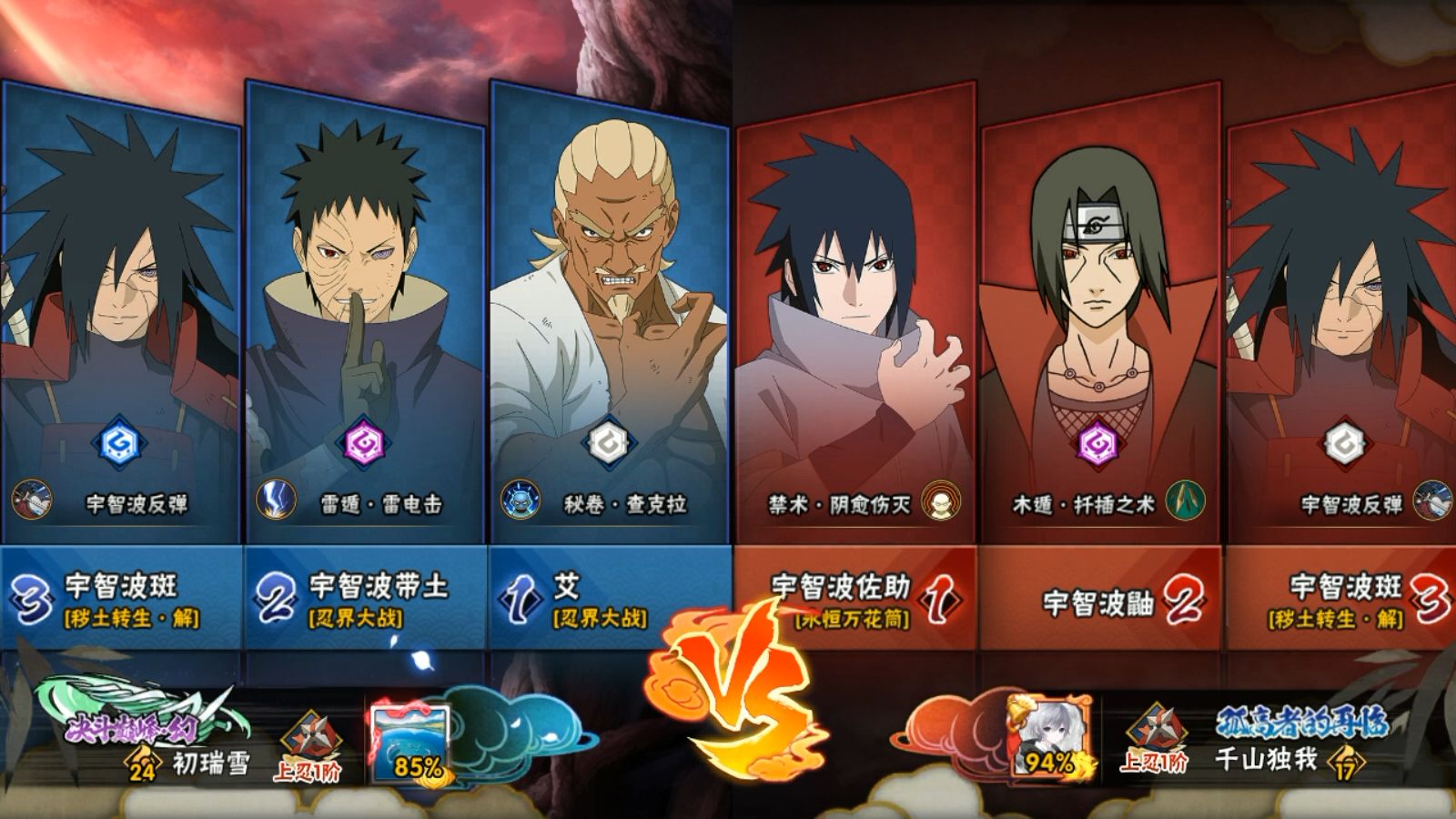The width and height of the screenshot is (1456, 819).
Task: Check the 木遁·扦插之术 skill icon
Action: 1185,501
